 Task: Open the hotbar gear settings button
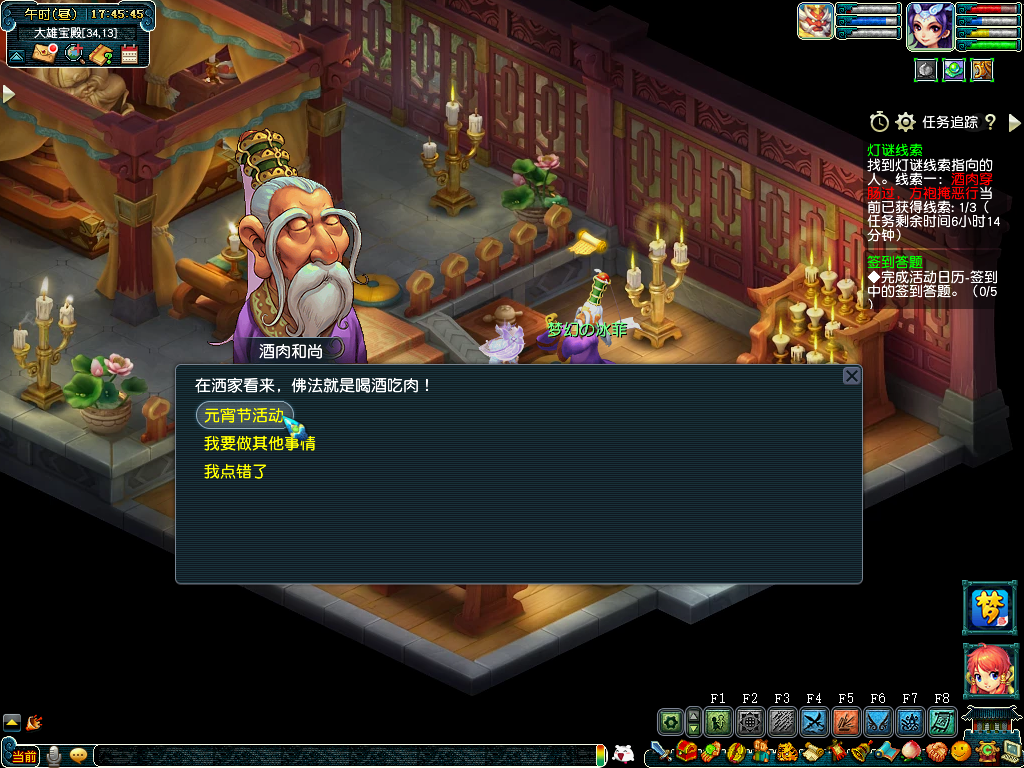(x=671, y=721)
